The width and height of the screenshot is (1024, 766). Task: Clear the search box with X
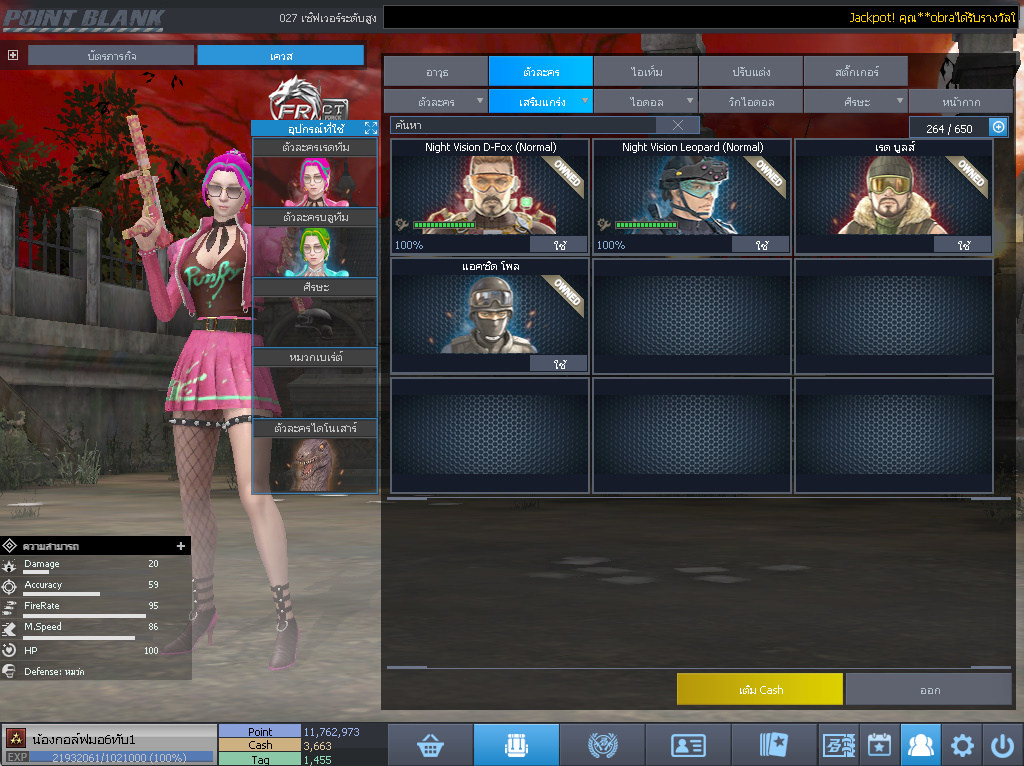tap(678, 125)
